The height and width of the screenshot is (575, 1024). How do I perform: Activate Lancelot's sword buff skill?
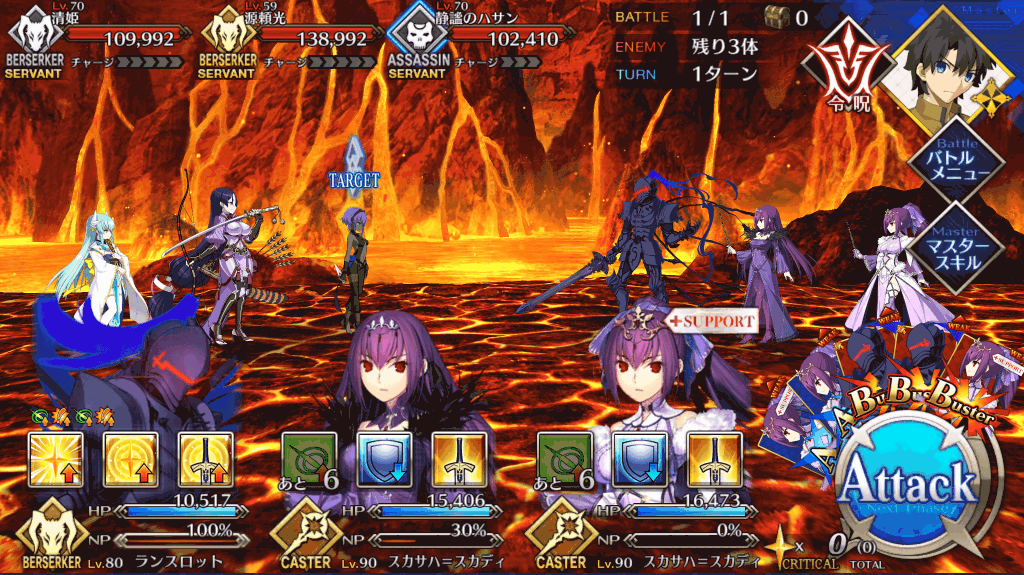pyautogui.click(x=205, y=458)
